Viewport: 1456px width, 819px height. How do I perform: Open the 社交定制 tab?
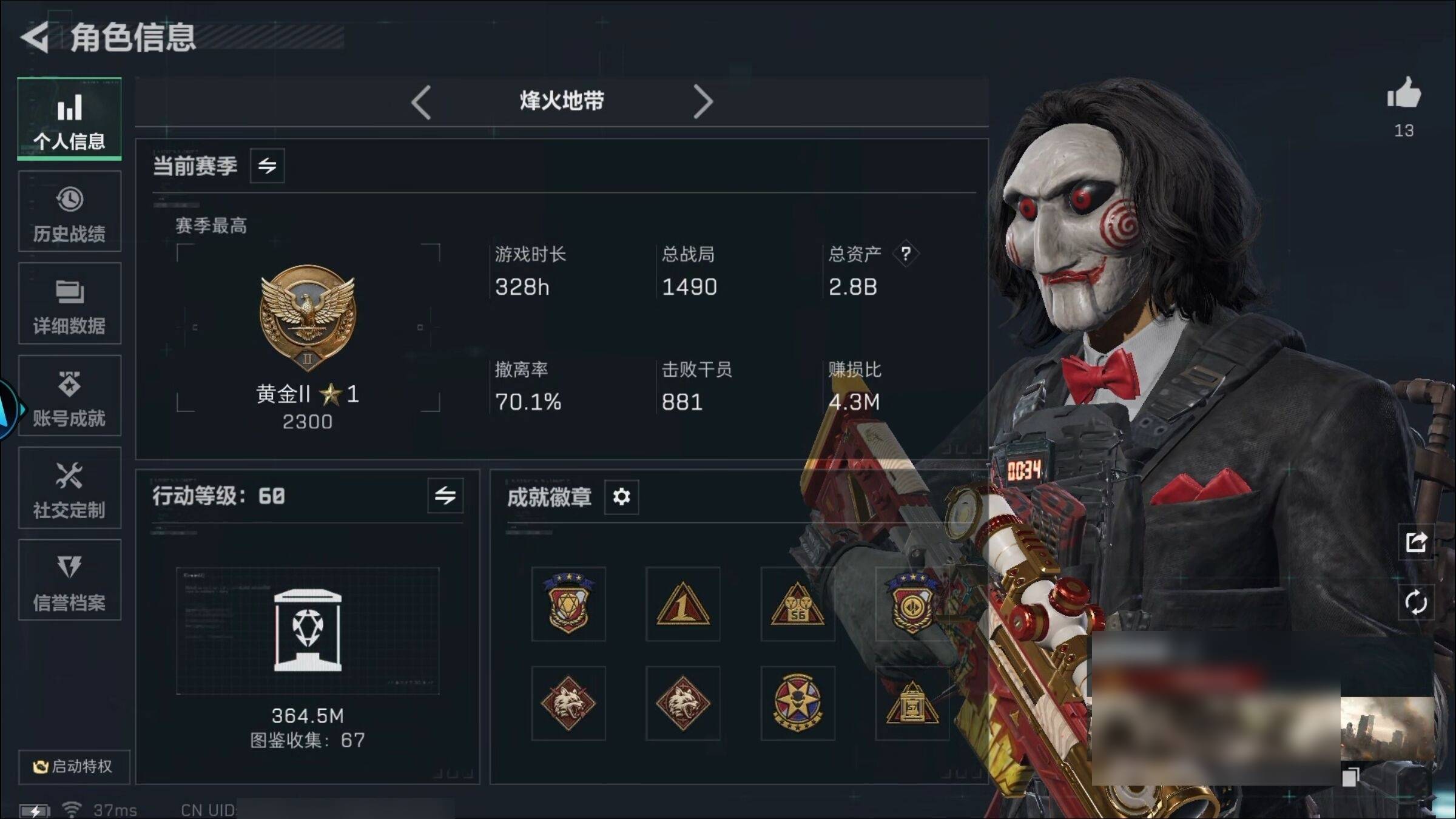click(x=70, y=488)
